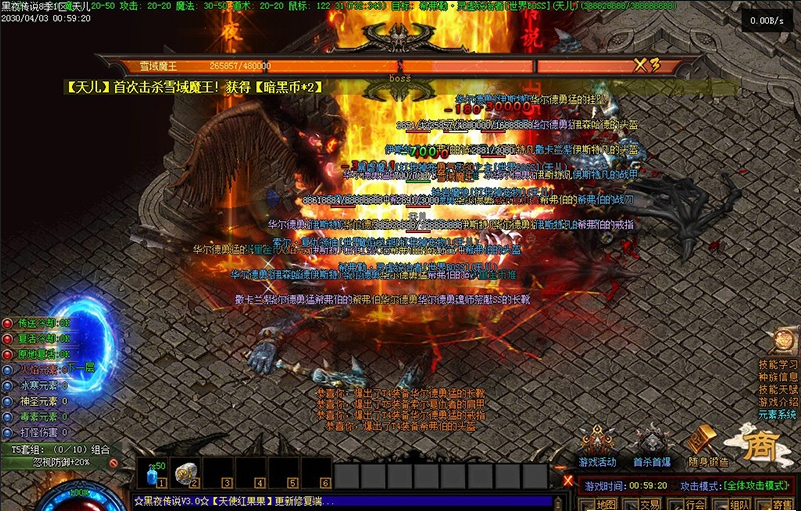Viewport: 801px width, 511px height.
Task: Open the 商 shop button
Action: click(762, 447)
